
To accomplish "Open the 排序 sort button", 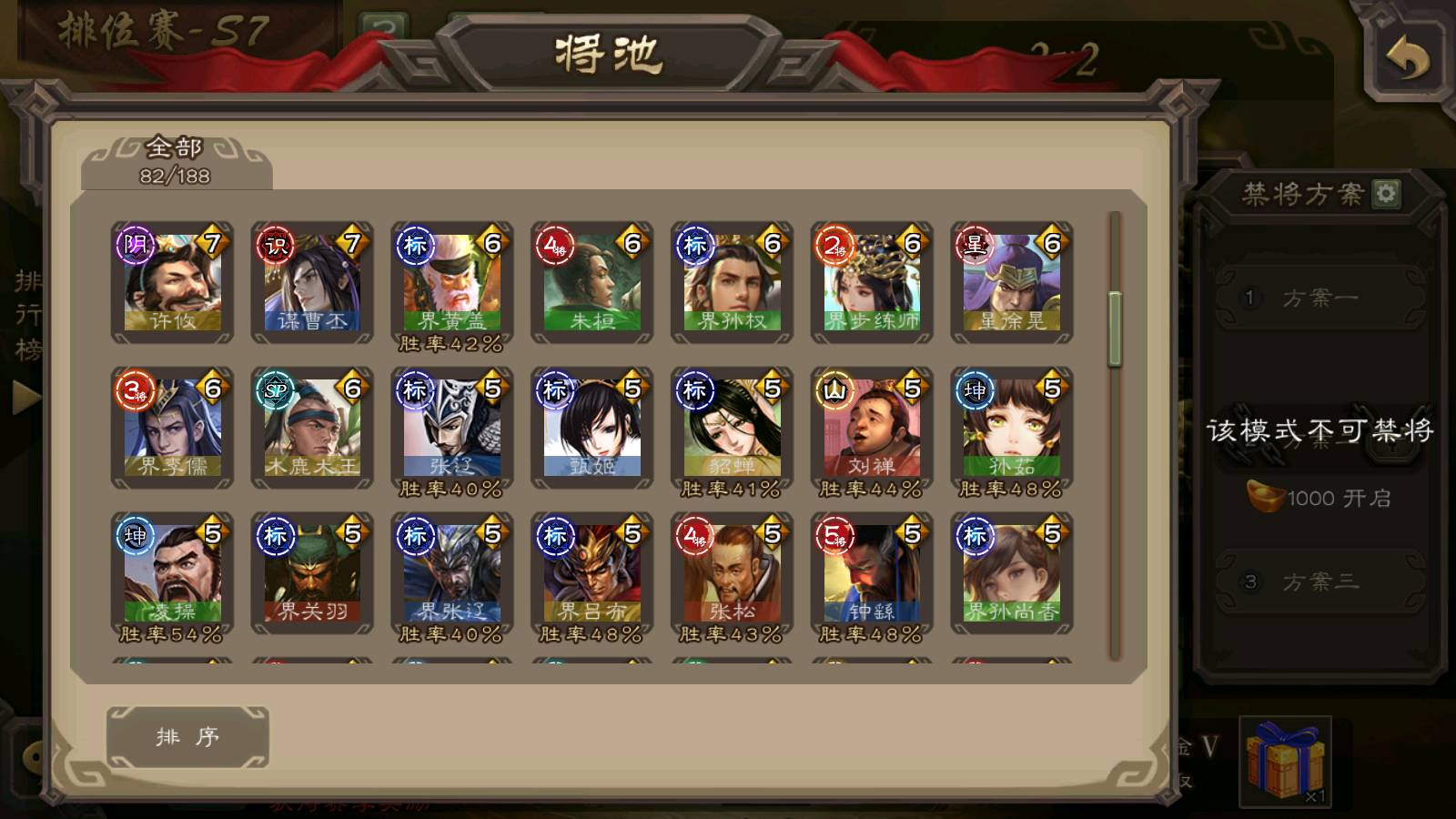I will pyautogui.click(x=187, y=736).
